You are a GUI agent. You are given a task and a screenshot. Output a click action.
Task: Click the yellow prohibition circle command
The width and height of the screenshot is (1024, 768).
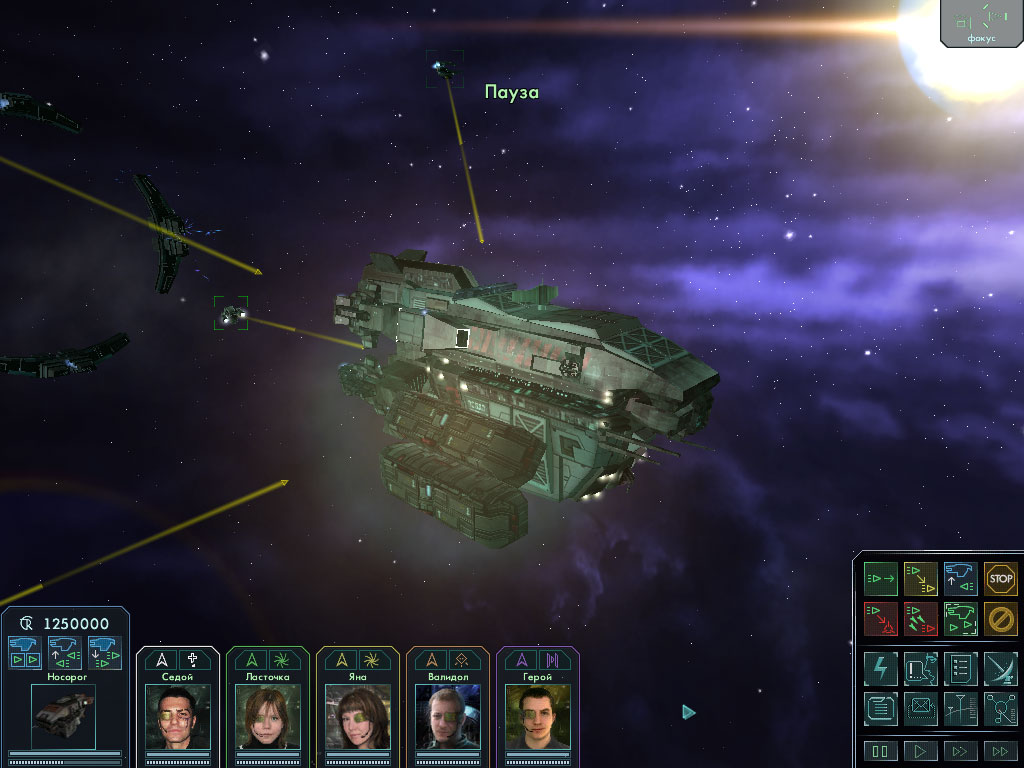(x=1000, y=618)
